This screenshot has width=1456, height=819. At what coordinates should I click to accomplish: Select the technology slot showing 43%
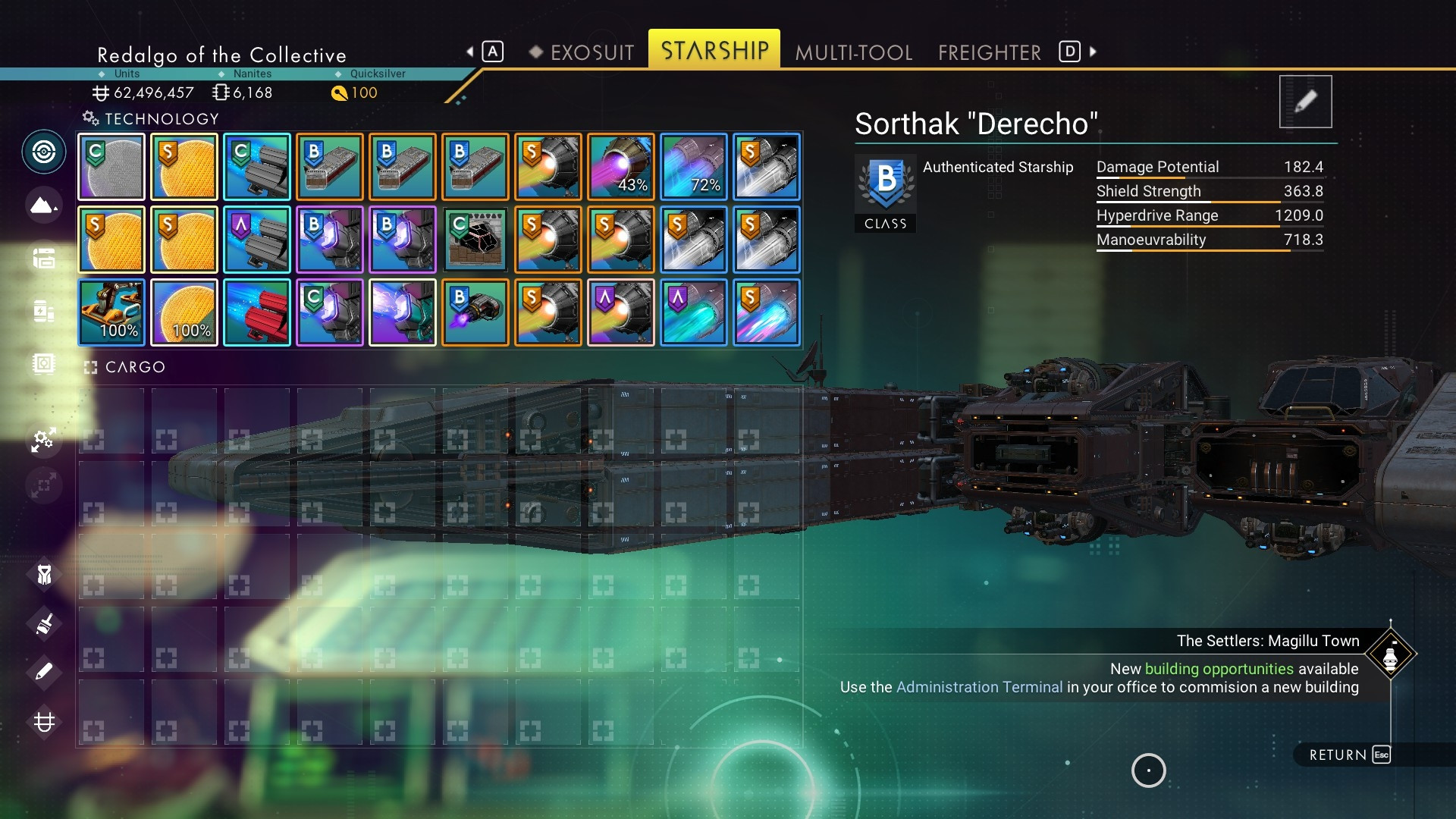[x=621, y=167]
